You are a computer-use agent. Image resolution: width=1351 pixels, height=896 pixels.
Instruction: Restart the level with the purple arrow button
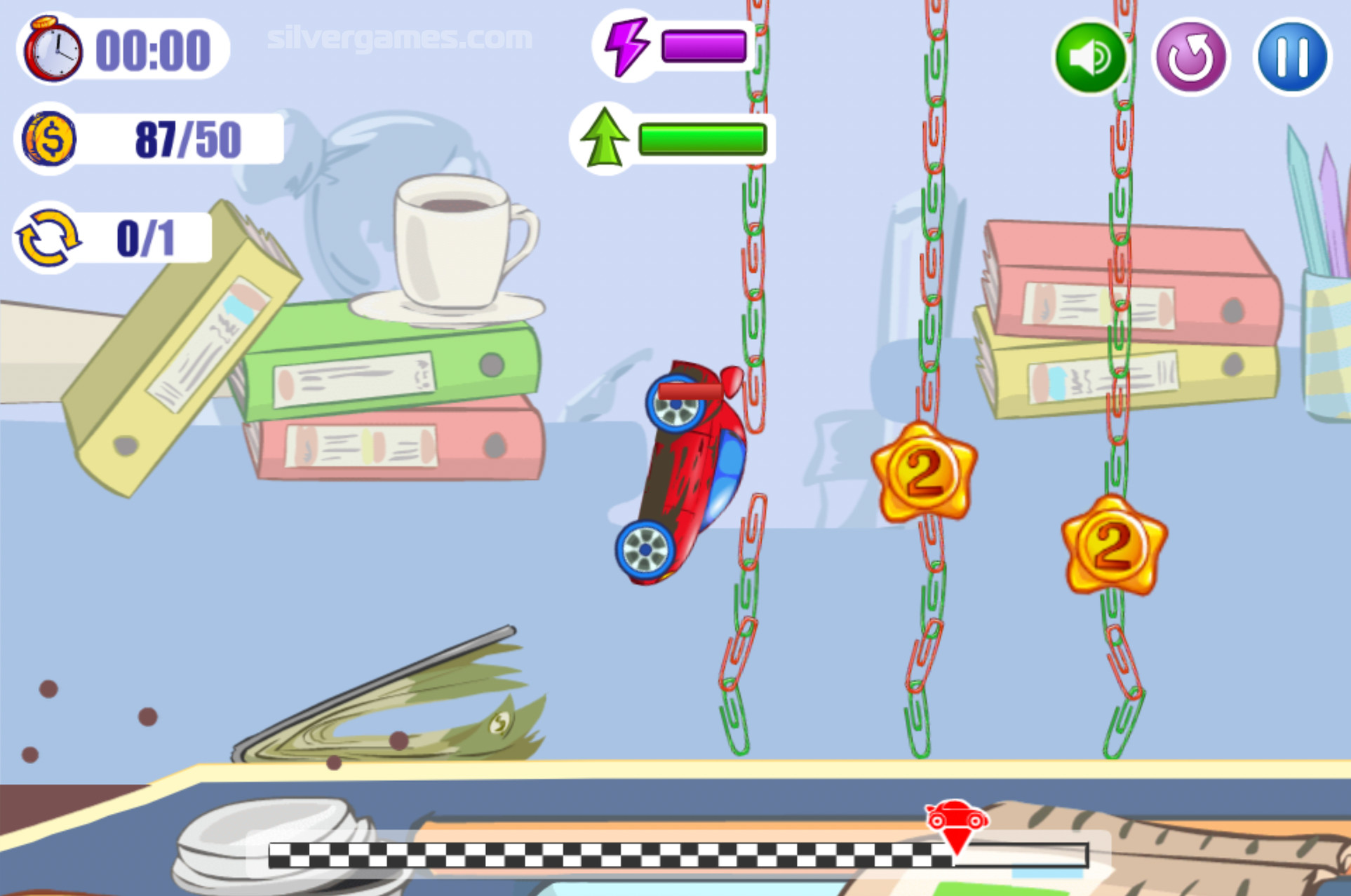[x=1190, y=57]
